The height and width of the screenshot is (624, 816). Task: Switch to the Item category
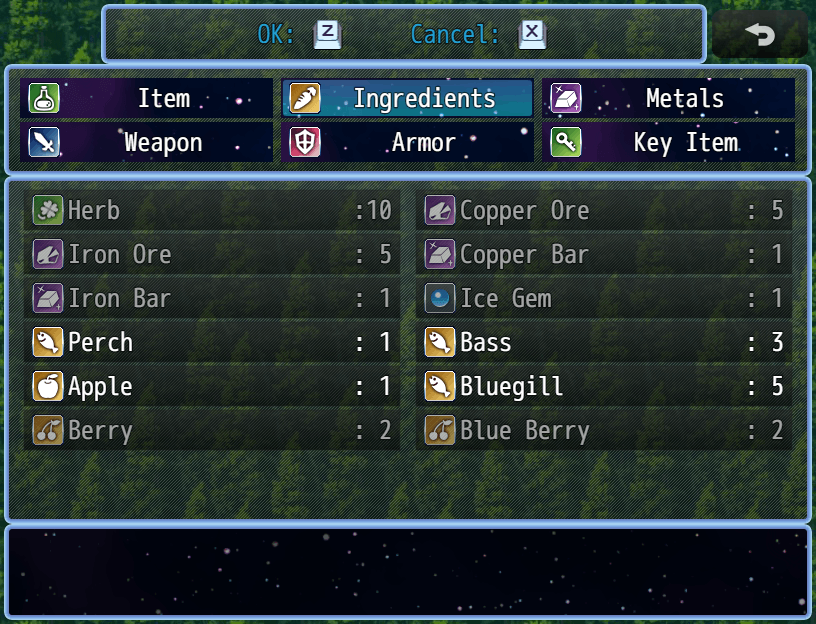tap(146, 98)
